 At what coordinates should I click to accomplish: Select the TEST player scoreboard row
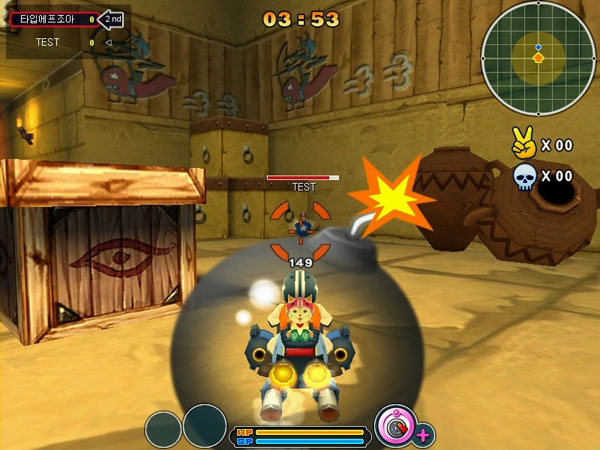point(62,42)
